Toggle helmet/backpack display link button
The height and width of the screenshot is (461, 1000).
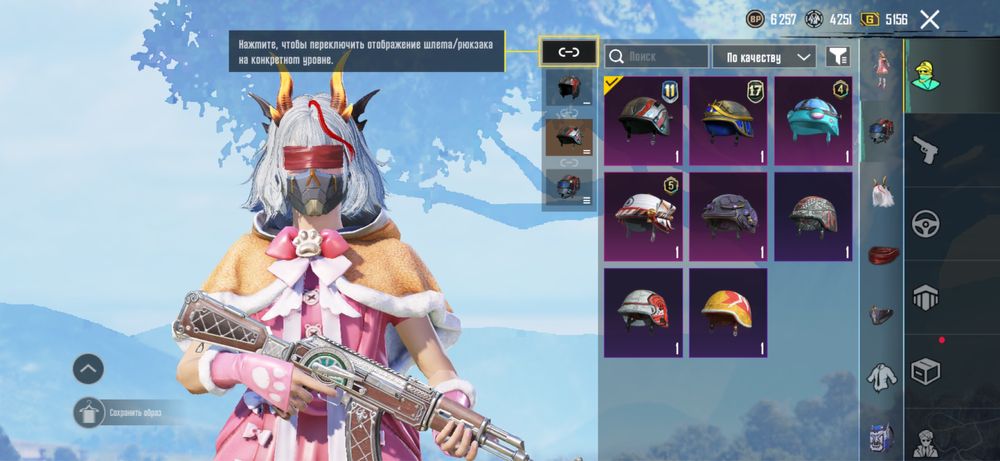coord(569,52)
